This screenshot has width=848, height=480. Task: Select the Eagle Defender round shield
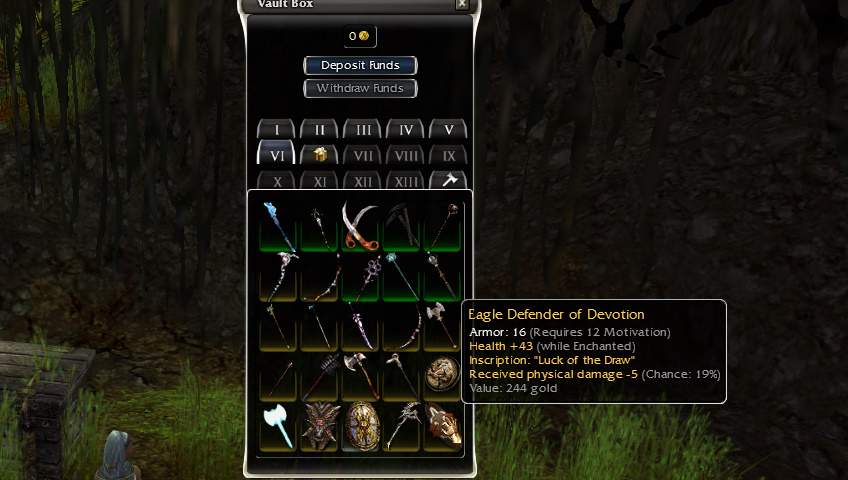point(442,375)
